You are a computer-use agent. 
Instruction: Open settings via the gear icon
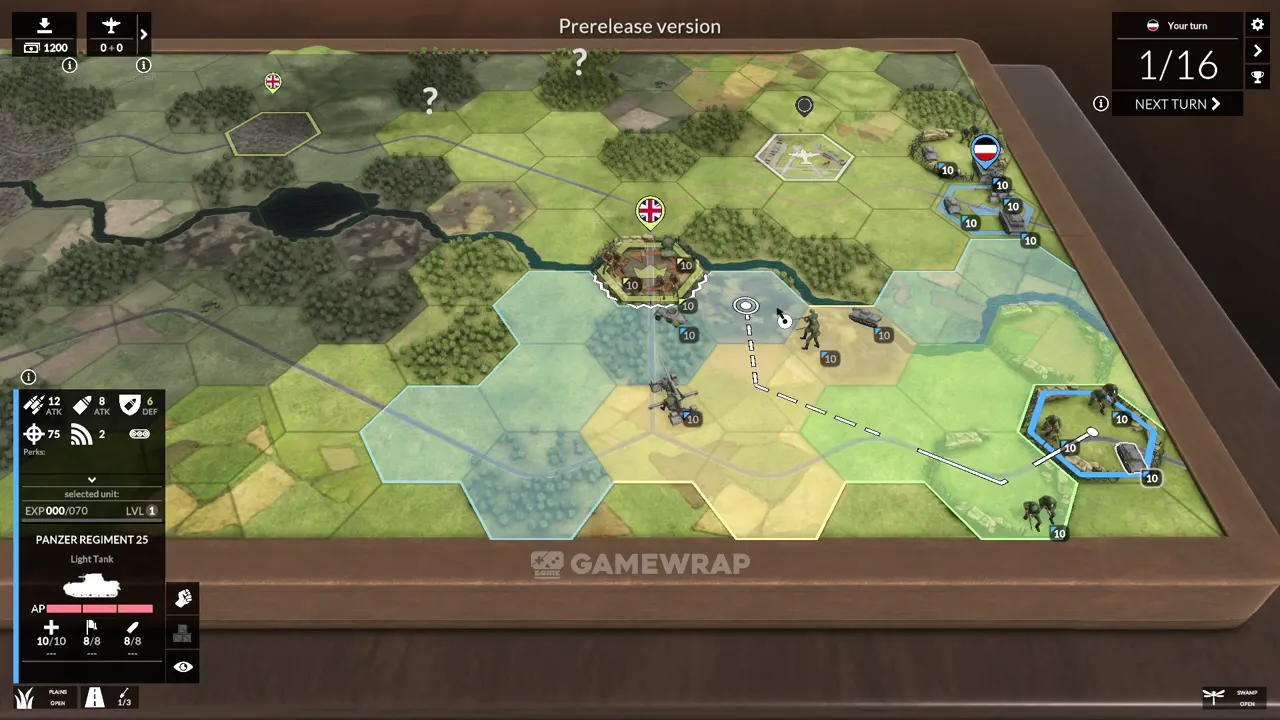coord(1258,24)
